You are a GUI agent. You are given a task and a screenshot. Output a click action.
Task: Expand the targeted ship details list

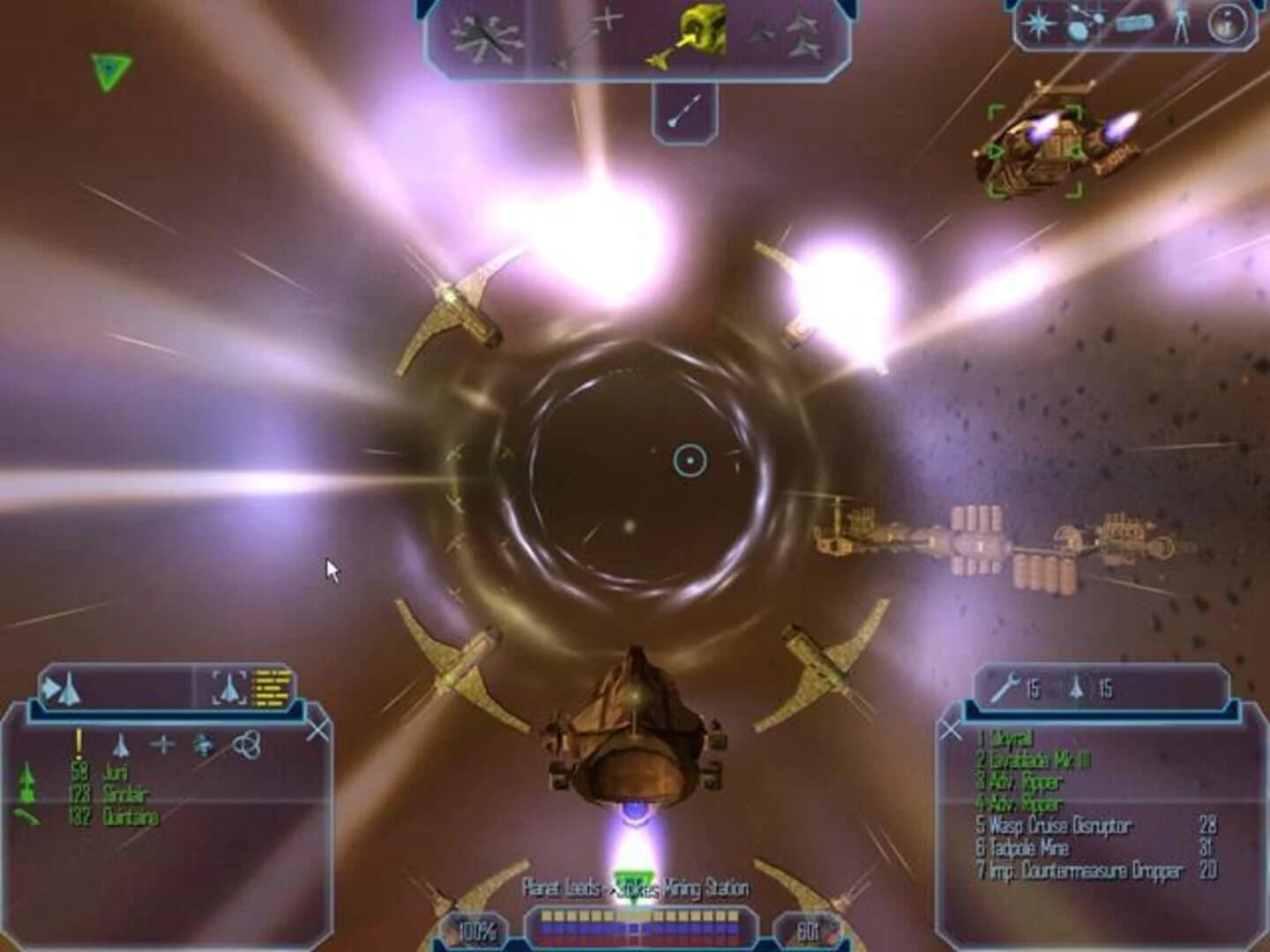click(271, 686)
